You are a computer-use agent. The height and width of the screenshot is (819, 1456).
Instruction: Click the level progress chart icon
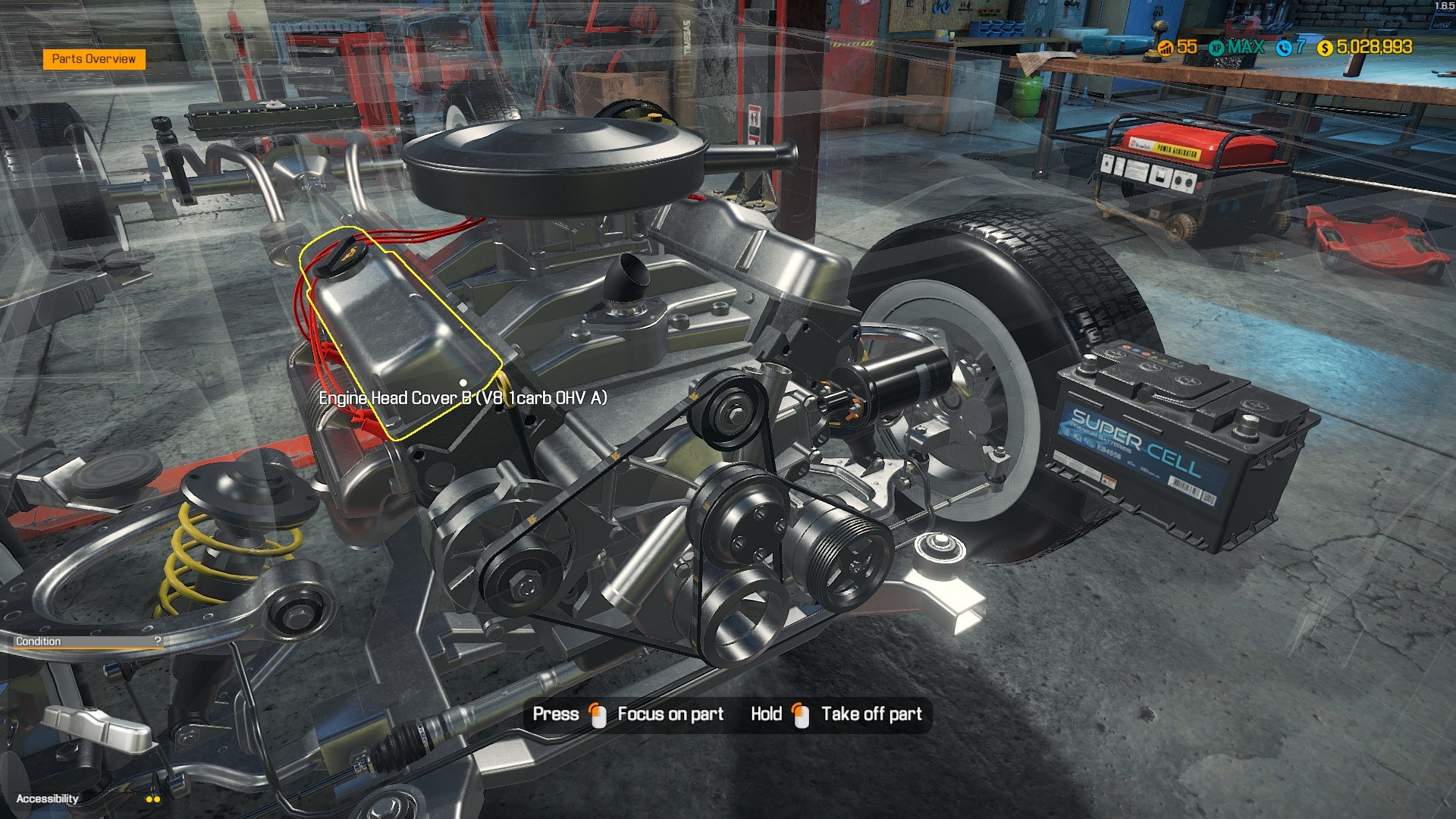click(x=1165, y=48)
